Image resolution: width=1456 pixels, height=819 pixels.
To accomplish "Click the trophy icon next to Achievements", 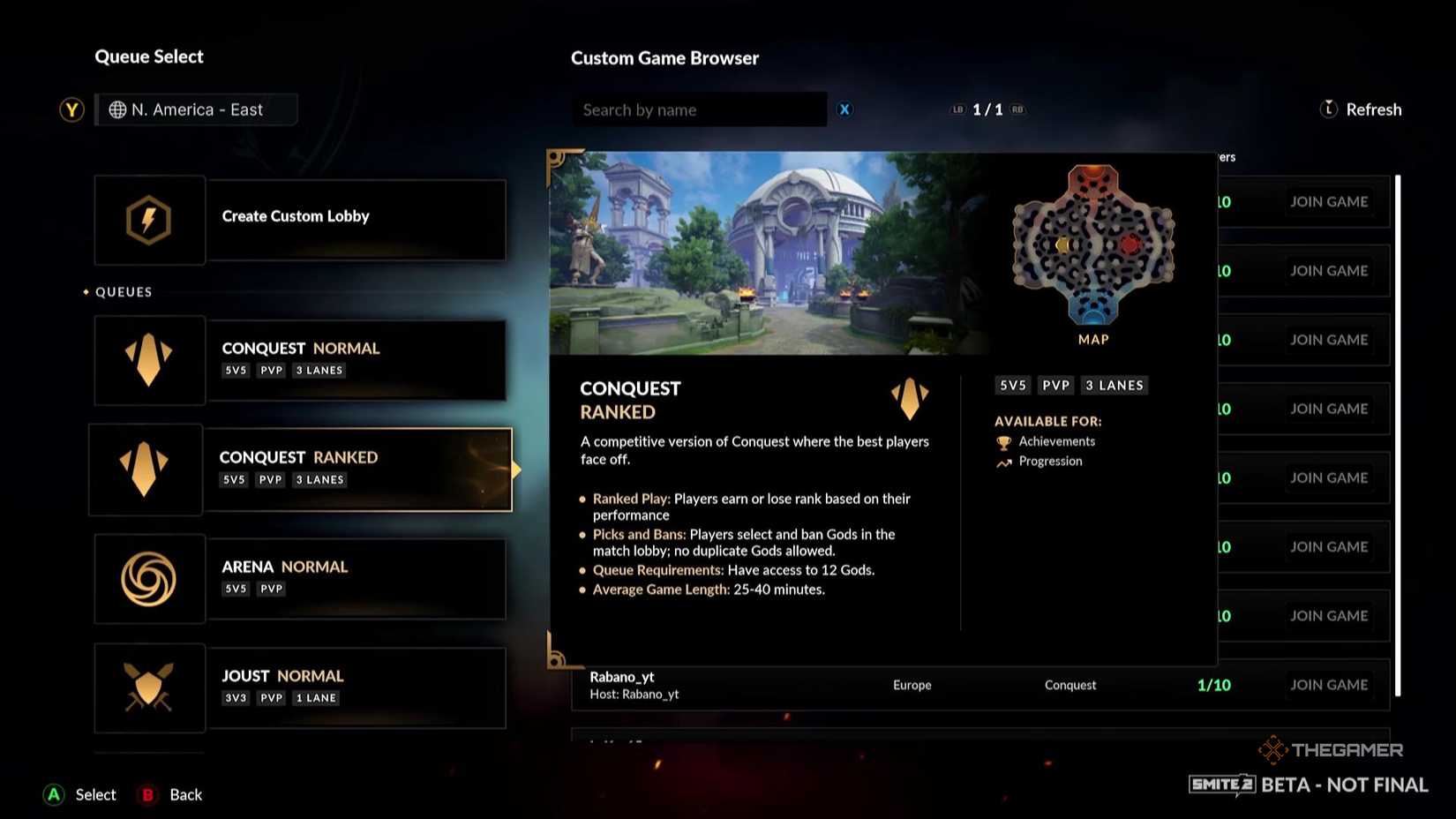I will [x=1003, y=441].
